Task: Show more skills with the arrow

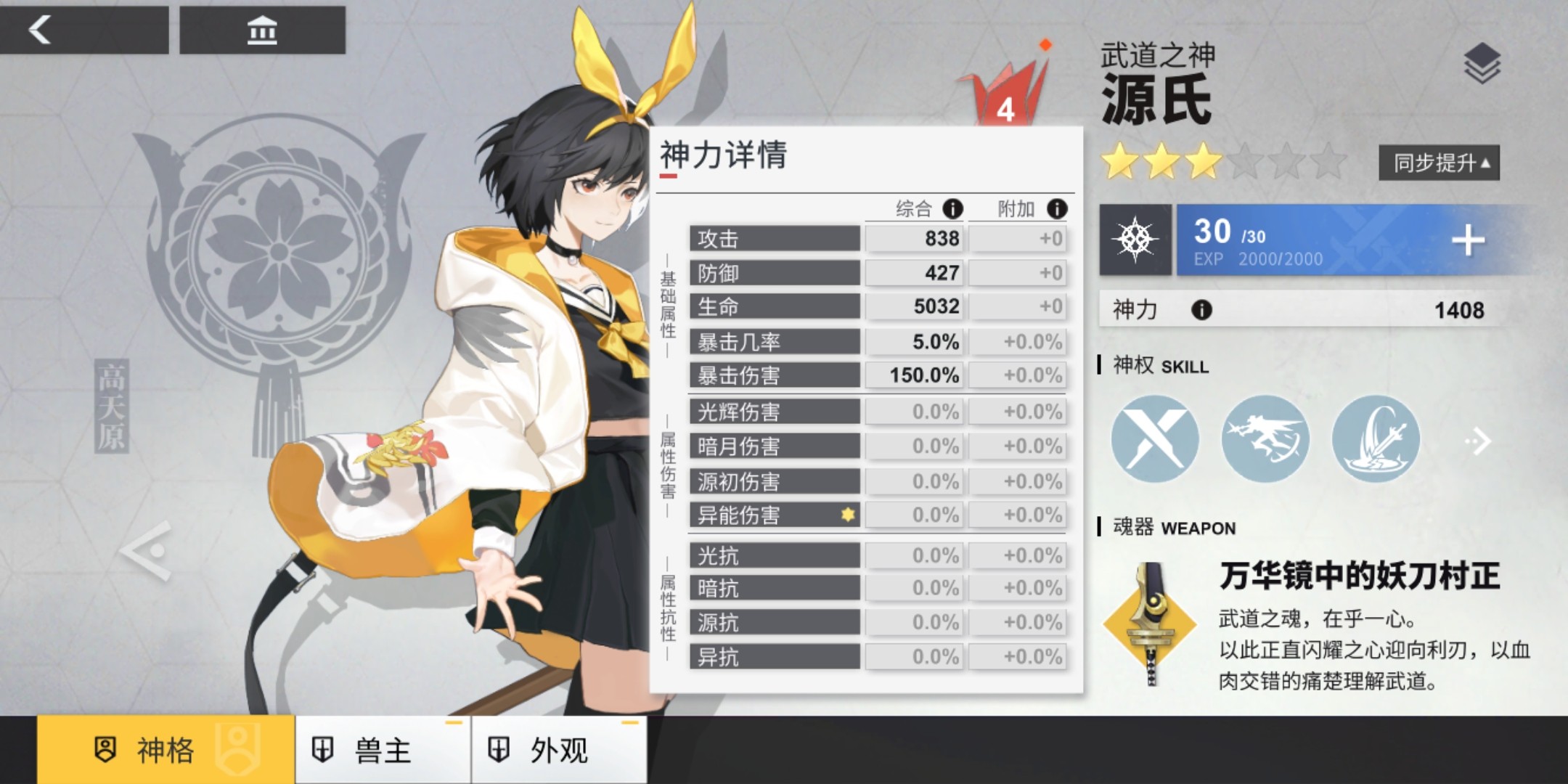Action: pos(1478,441)
